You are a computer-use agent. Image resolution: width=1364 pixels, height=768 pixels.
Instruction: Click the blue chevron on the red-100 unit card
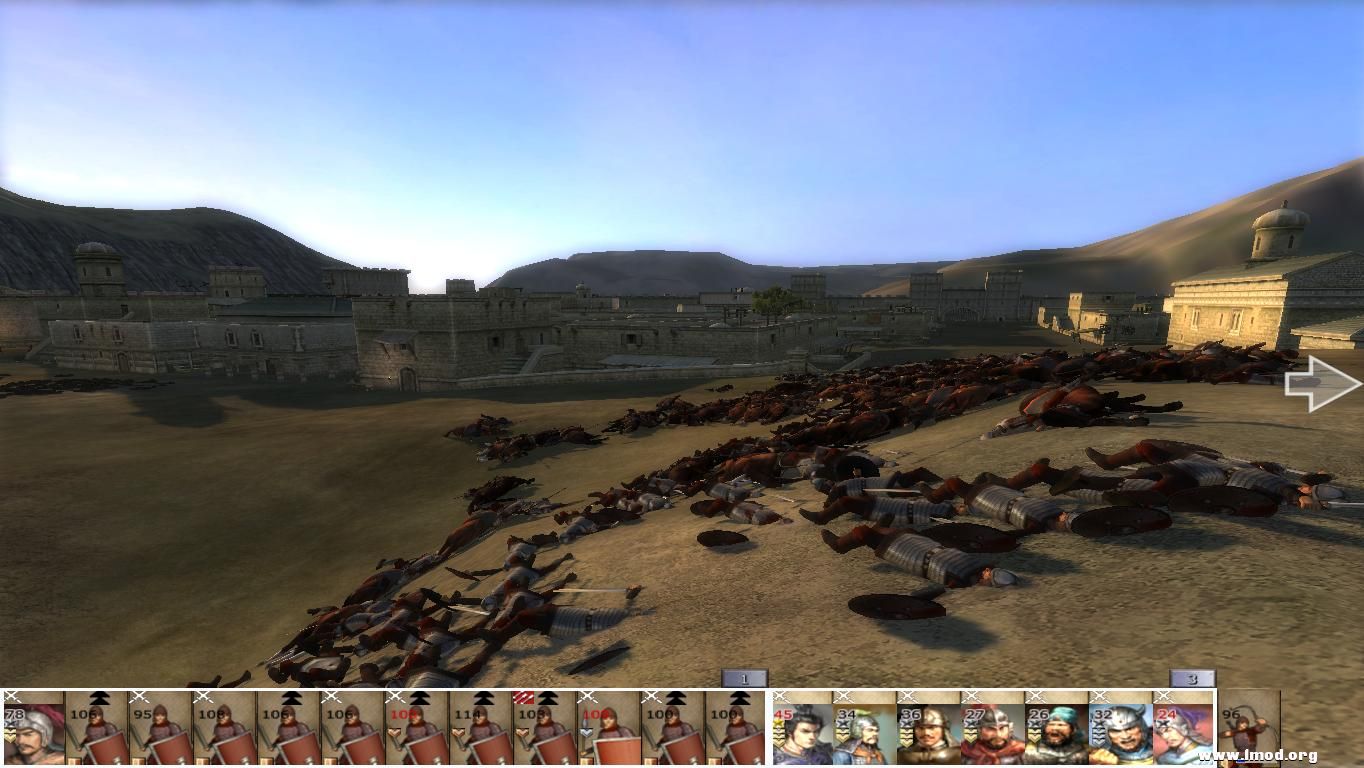[x=587, y=730]
